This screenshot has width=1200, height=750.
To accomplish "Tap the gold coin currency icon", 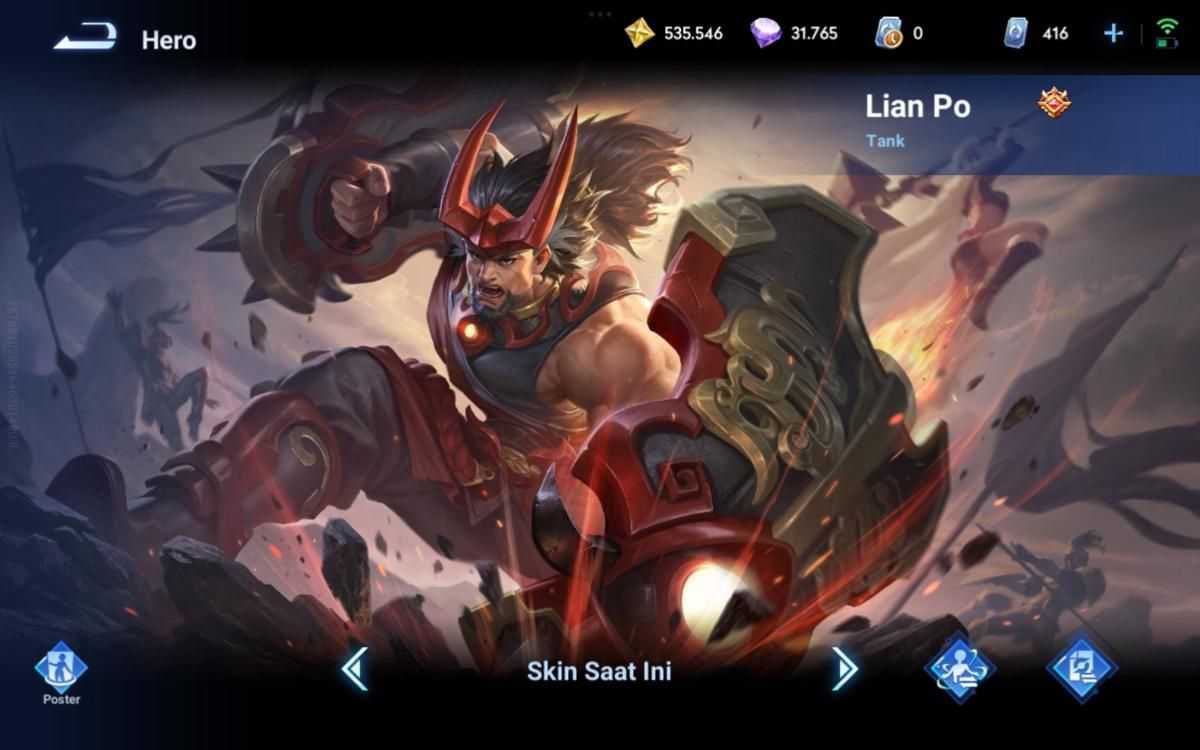I will pyautogui.click(x=639, y=33).
